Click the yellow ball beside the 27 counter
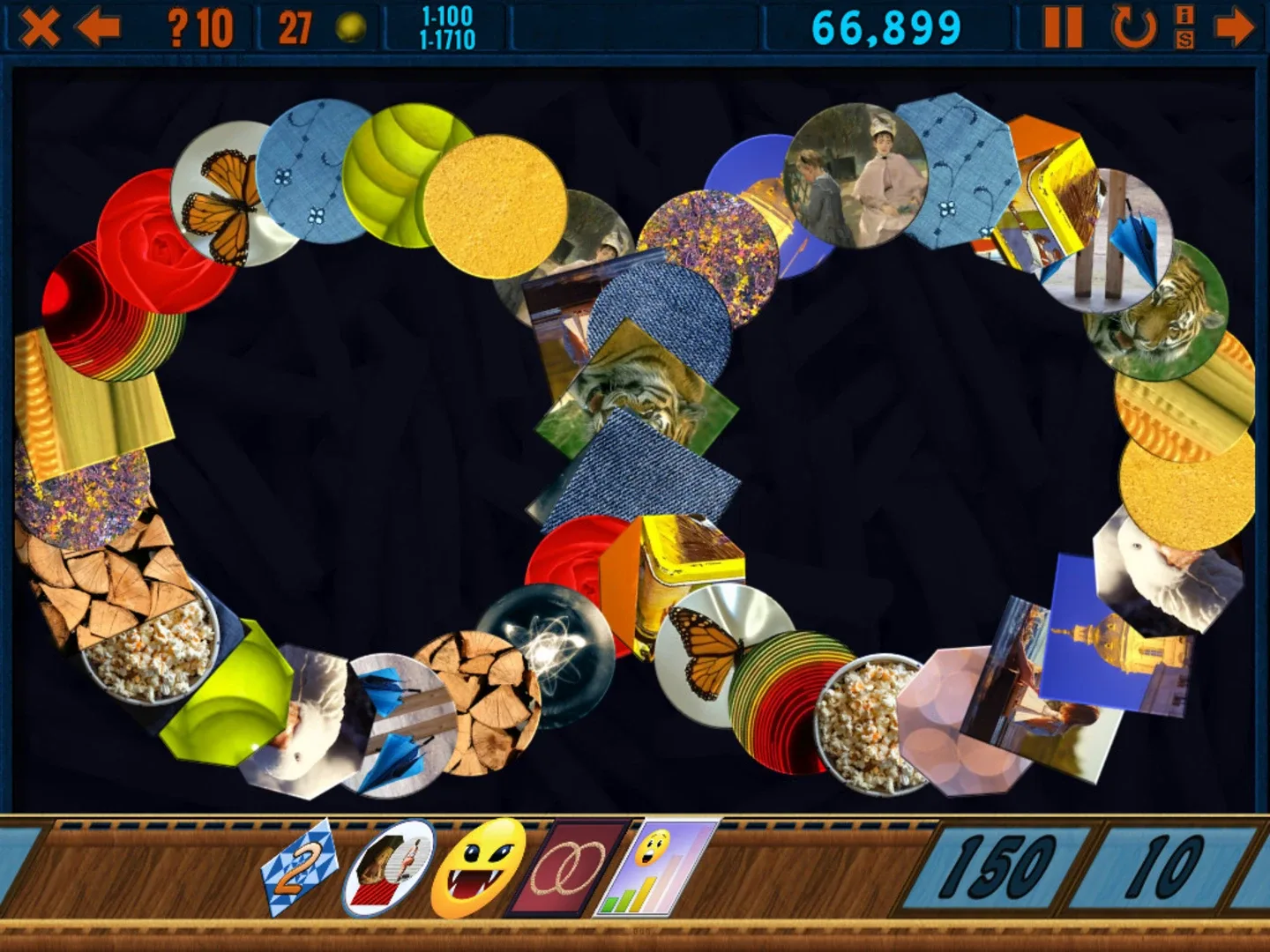The height and width of the screenshot is (952, 1270). 351,28
